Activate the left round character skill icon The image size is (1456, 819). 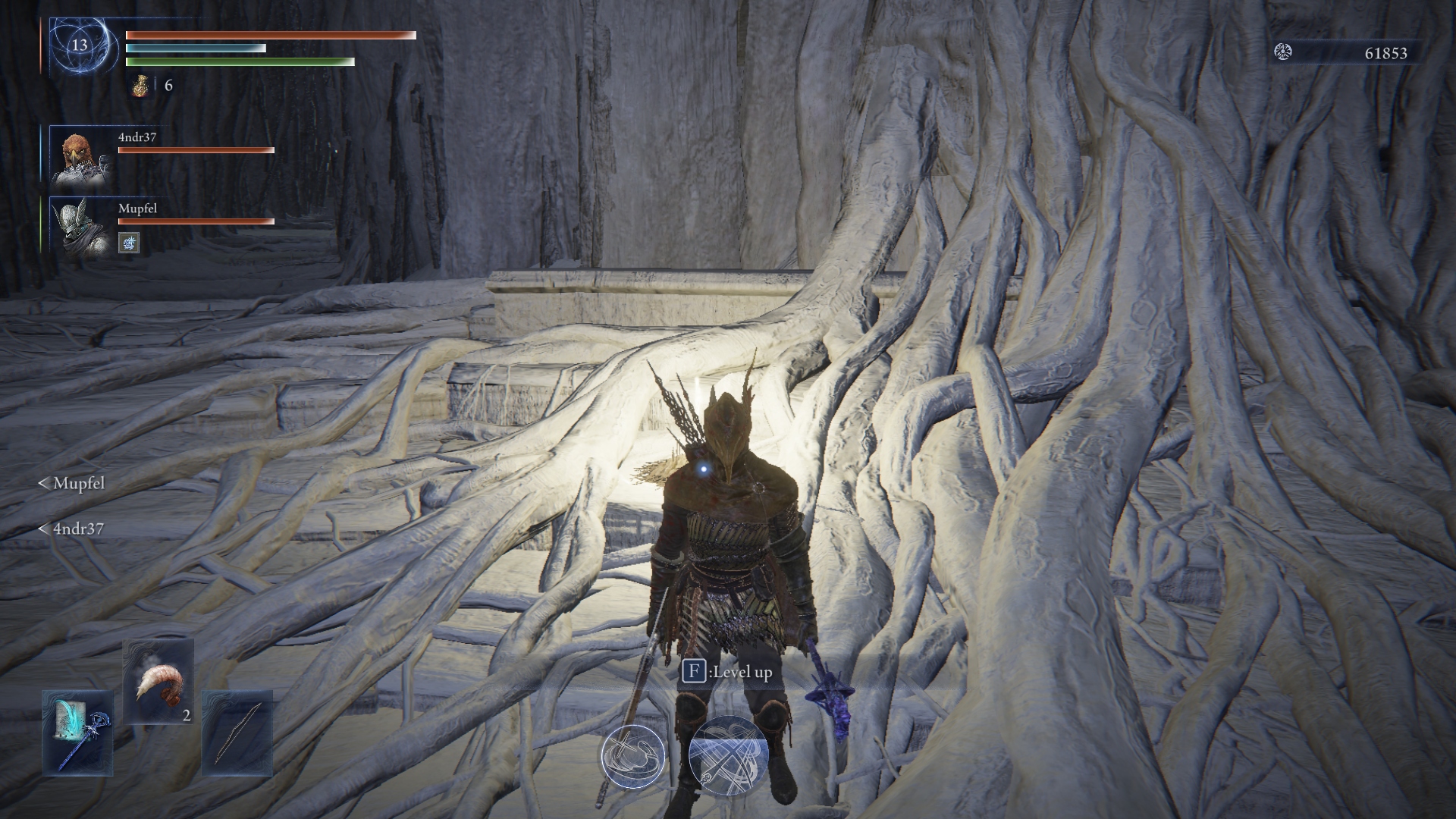tap(632, 756)
